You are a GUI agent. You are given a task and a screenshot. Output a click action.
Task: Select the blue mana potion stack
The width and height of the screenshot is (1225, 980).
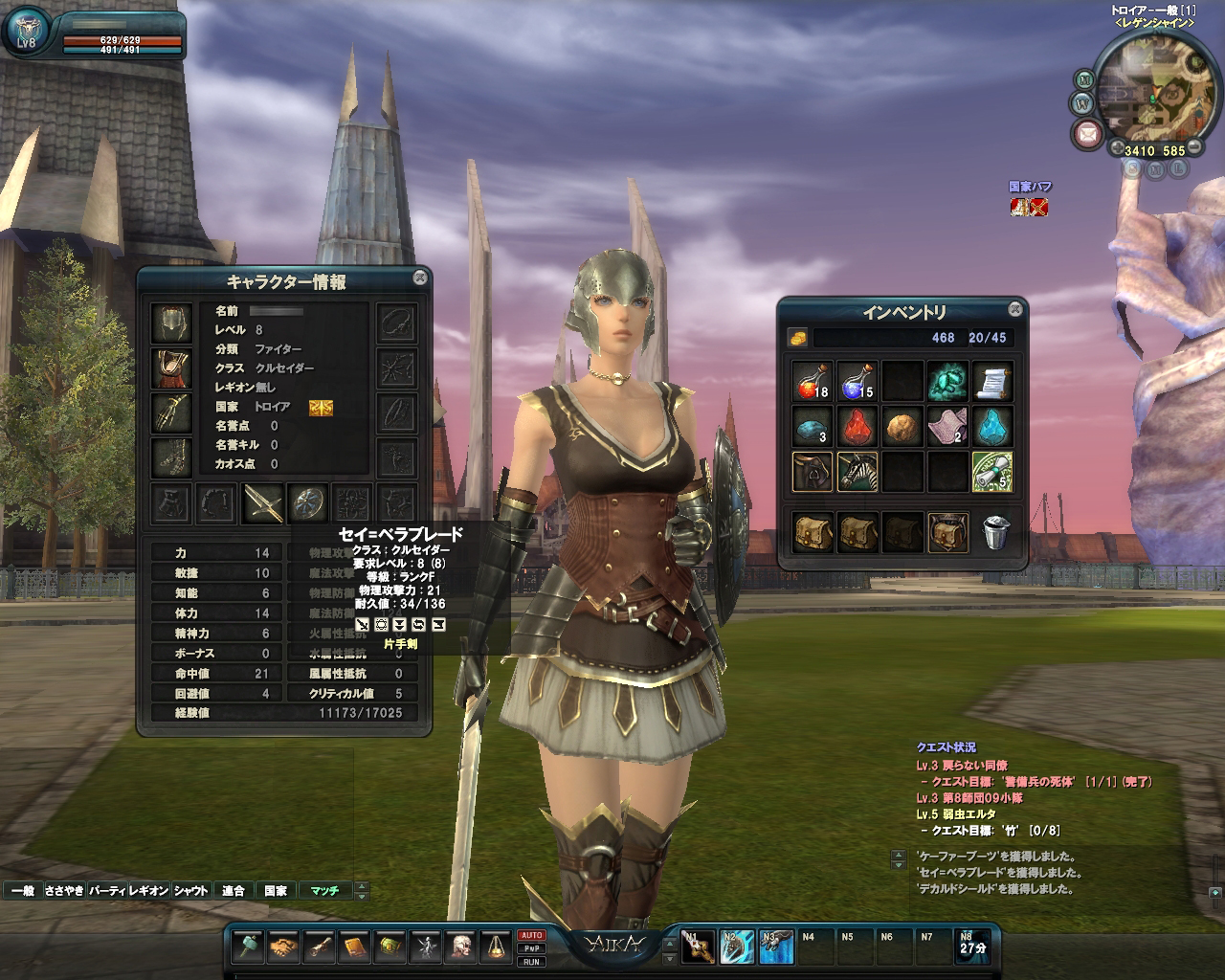pyautogui.click(x=857, y=381)
